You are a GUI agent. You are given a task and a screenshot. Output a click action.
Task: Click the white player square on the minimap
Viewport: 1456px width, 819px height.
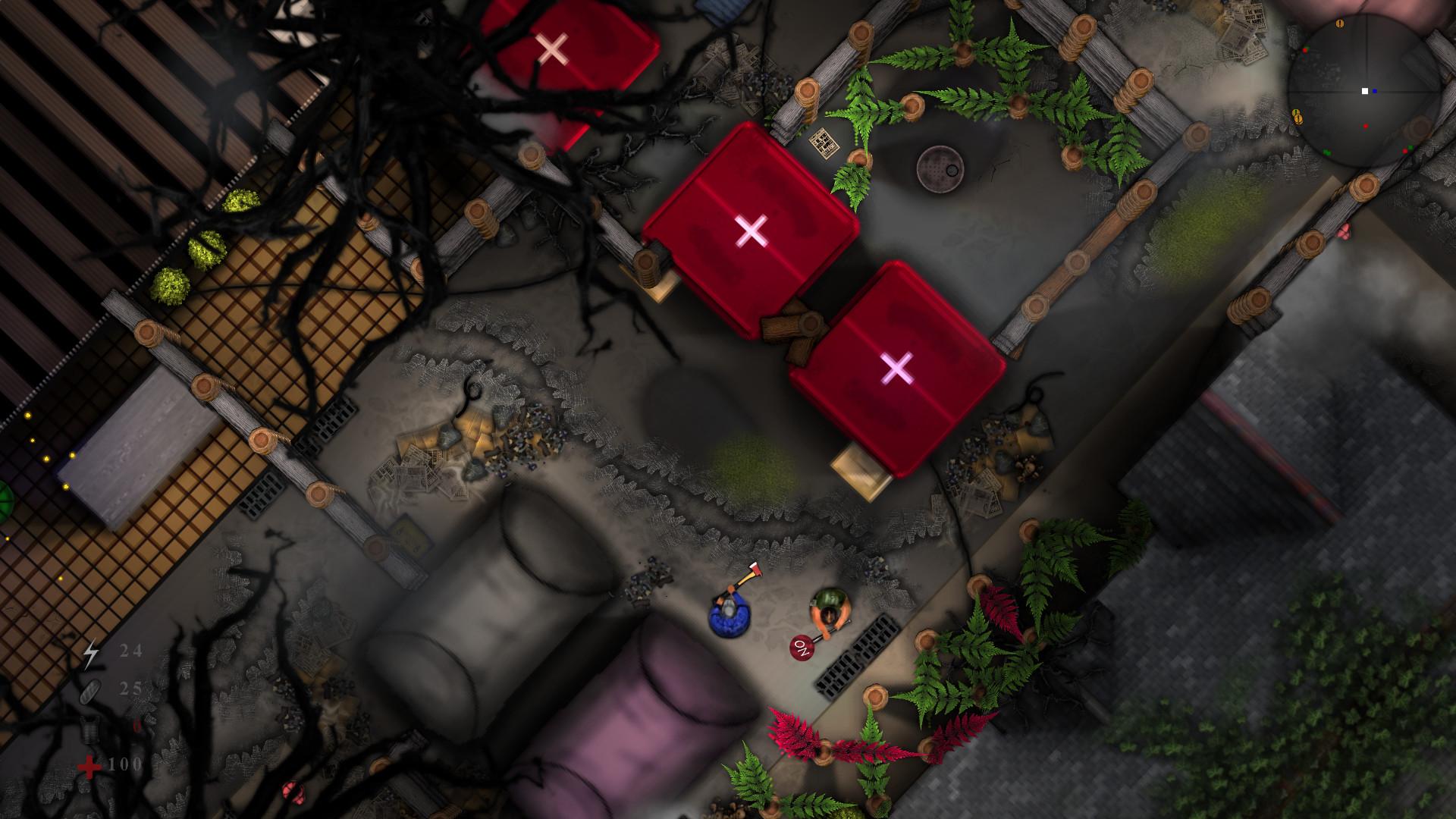pyautogui.click(x=1365, y=91)
